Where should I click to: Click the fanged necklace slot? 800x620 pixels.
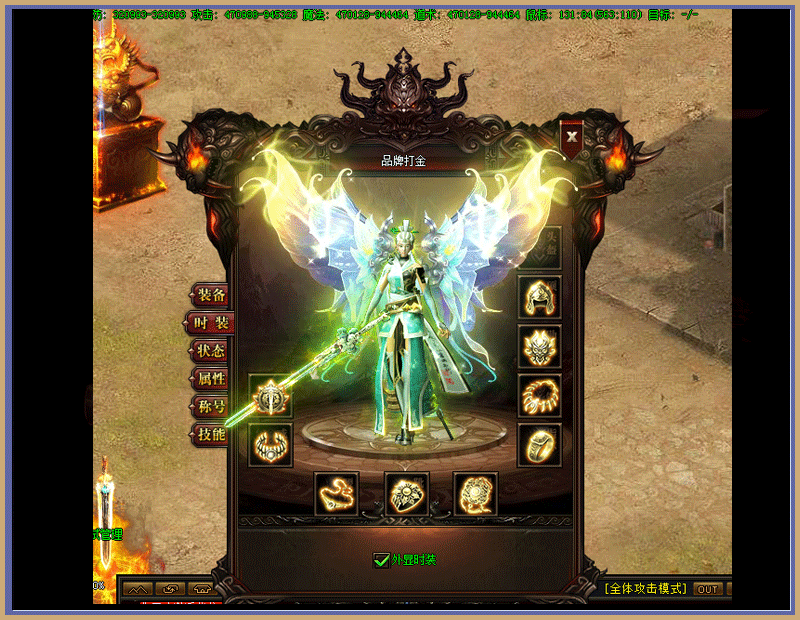click(x=271, y=444)
